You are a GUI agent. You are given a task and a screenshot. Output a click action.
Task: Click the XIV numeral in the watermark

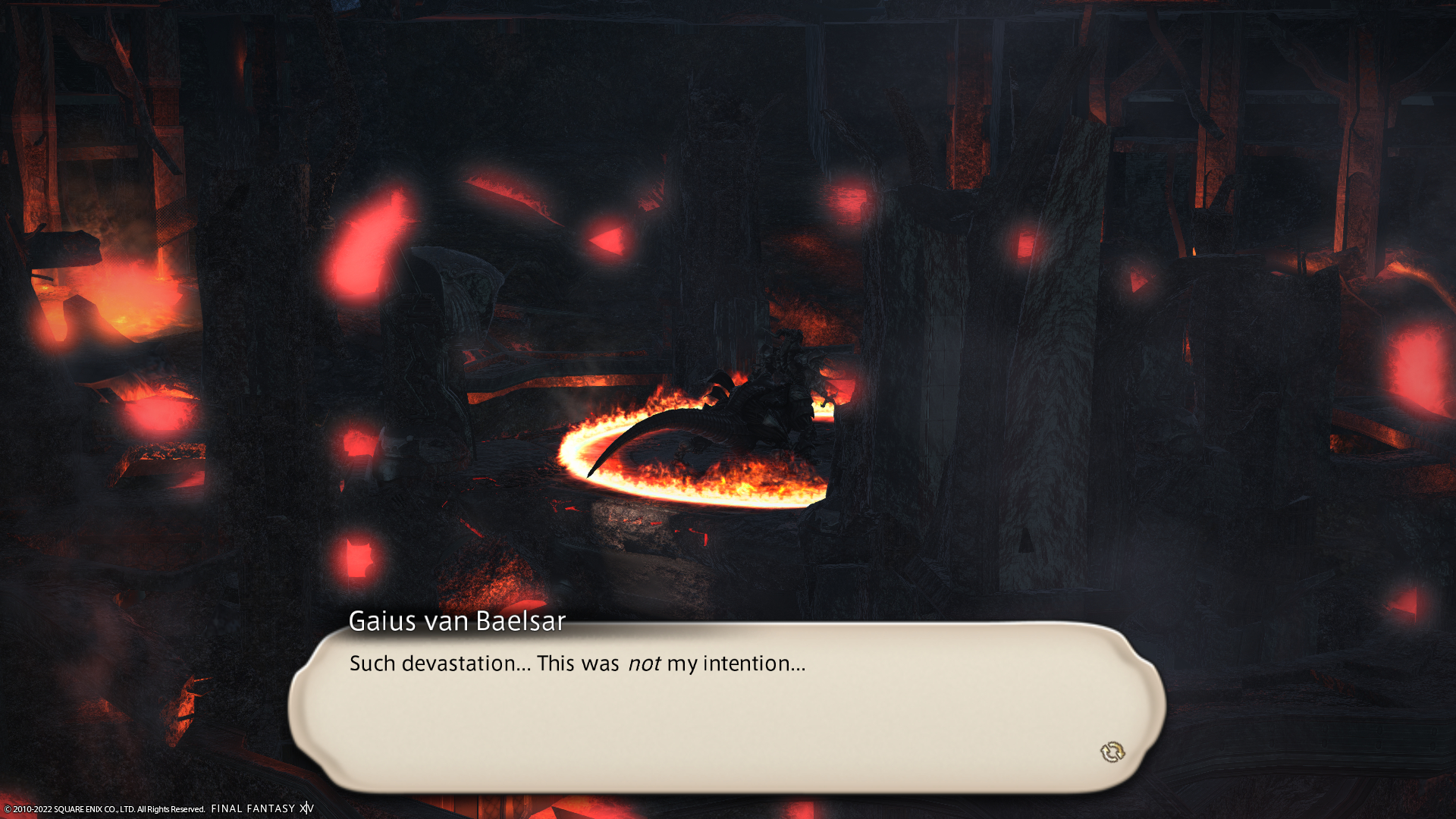[306, 808]
